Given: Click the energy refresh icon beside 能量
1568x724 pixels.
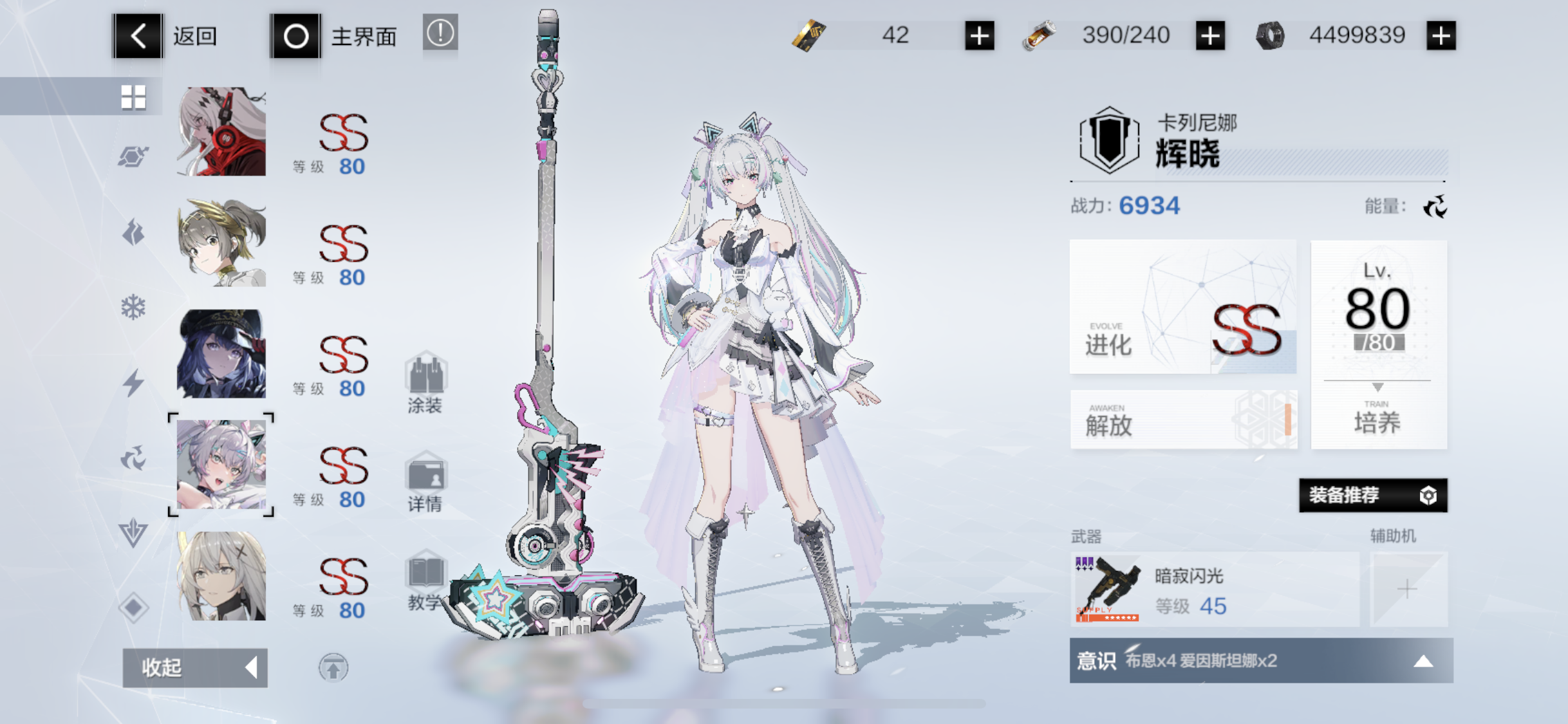Looking at the screenshot, I should (1437, 207).
